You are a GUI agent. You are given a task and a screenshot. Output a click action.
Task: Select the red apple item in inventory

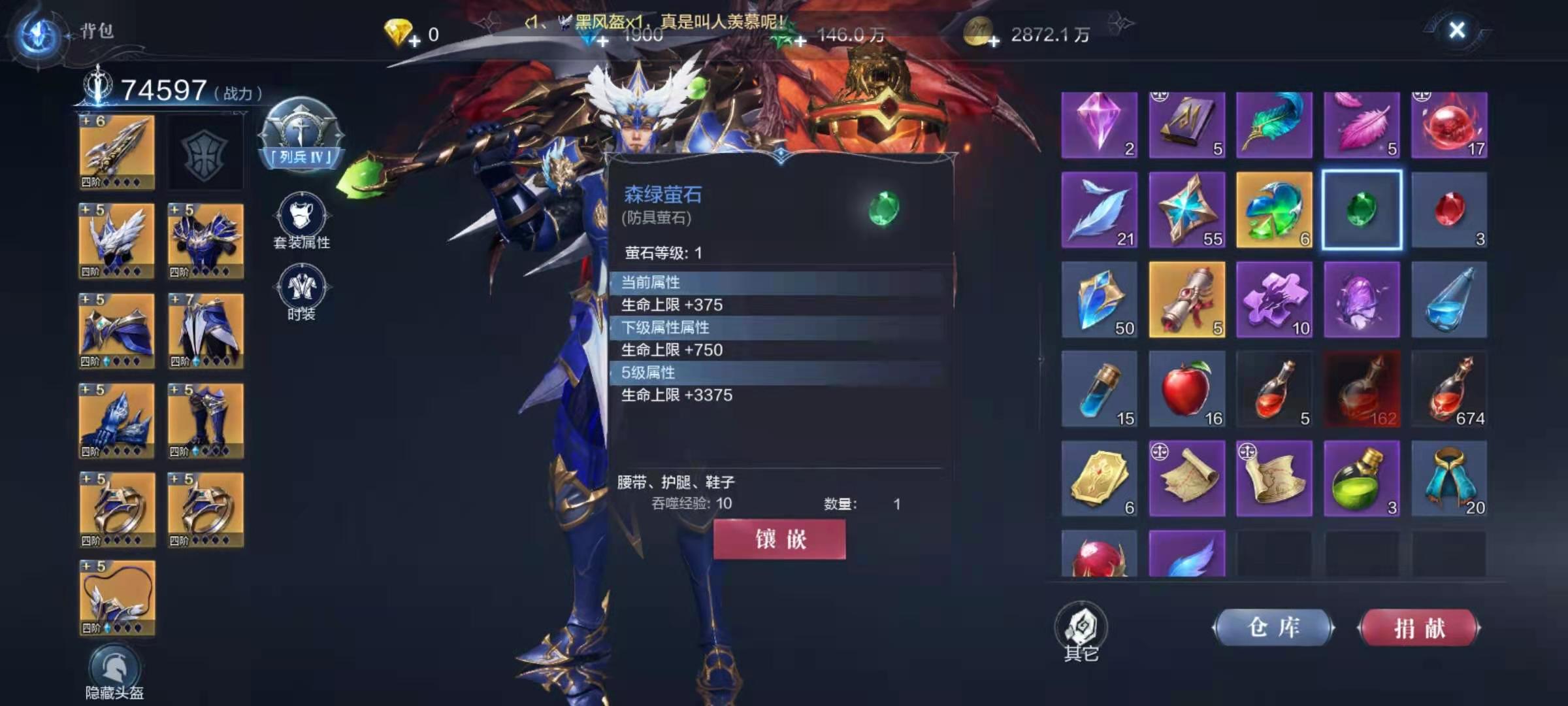click(x=1187, y=389)
